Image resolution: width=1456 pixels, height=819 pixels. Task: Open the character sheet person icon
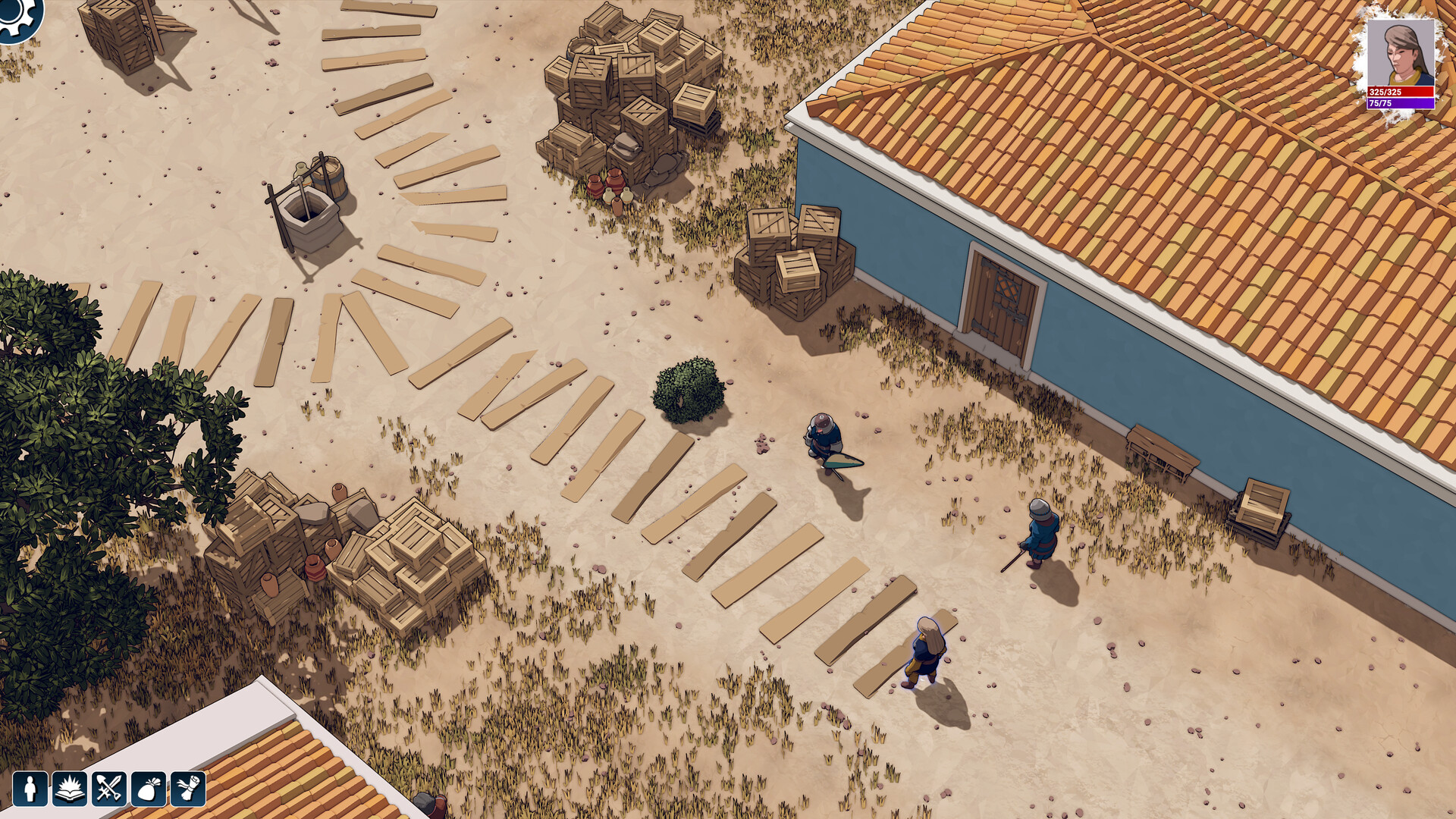click(29, 790)
